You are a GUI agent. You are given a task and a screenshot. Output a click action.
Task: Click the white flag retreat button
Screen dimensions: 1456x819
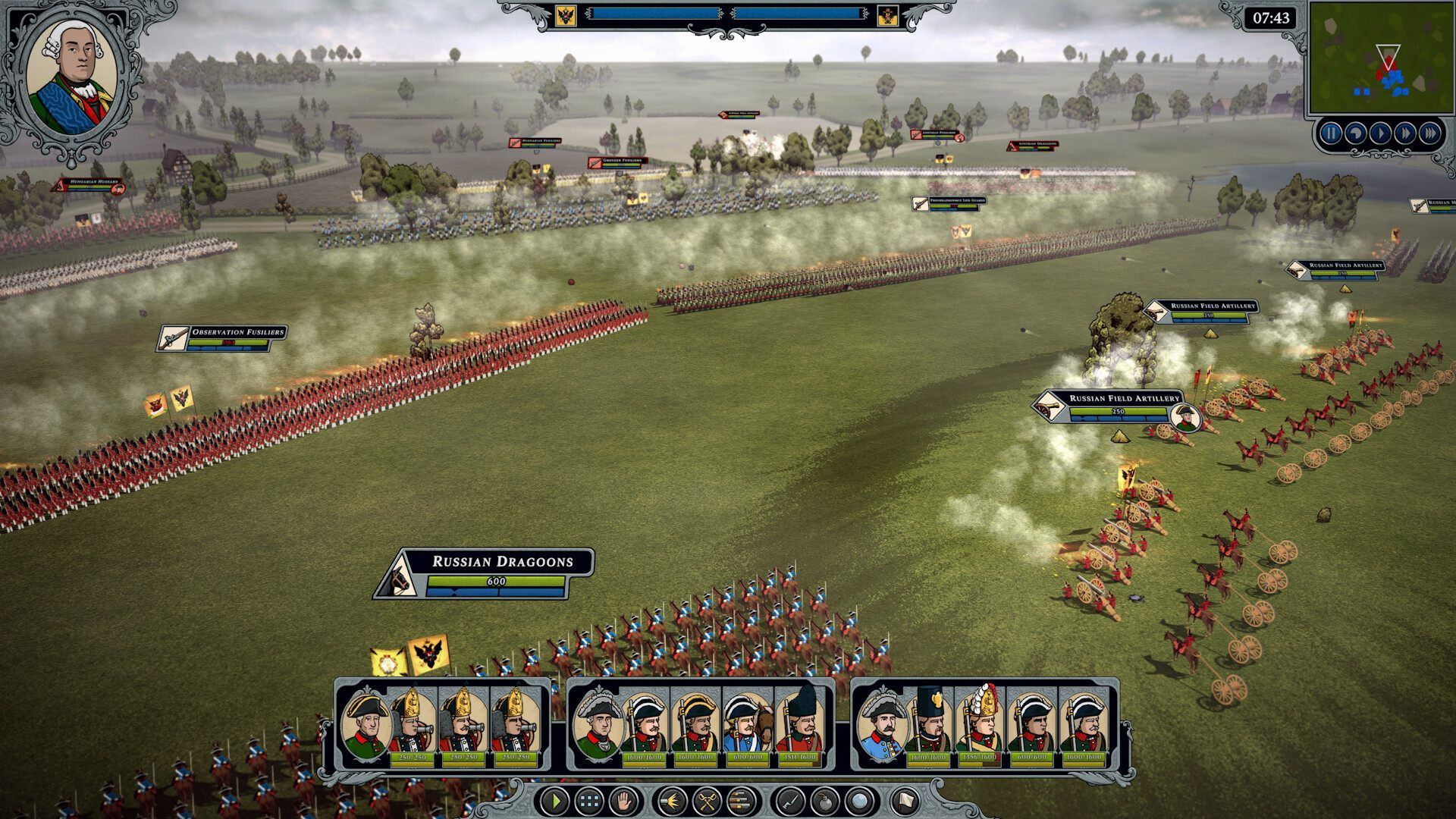[x=905, y=800]
